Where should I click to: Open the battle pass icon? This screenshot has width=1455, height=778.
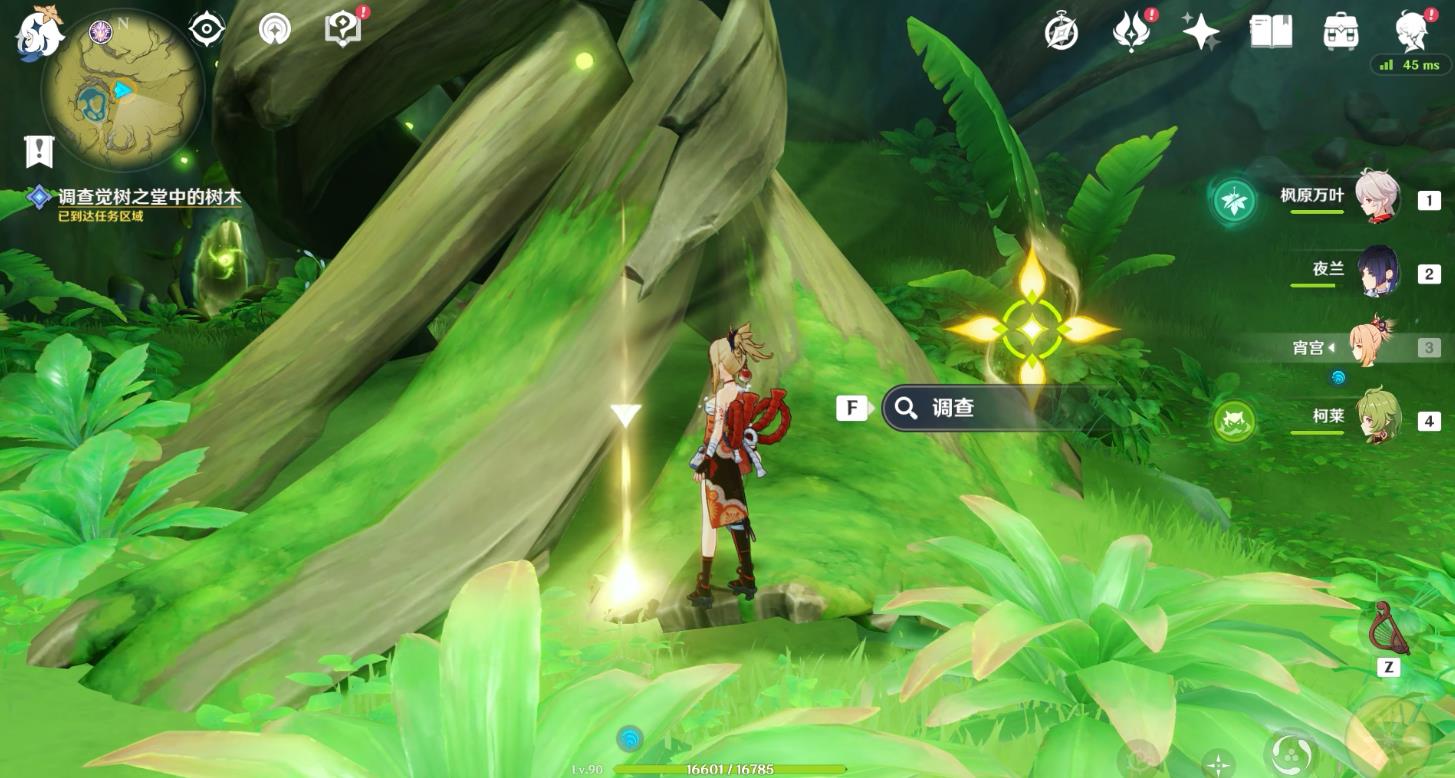pos(1130,32)
